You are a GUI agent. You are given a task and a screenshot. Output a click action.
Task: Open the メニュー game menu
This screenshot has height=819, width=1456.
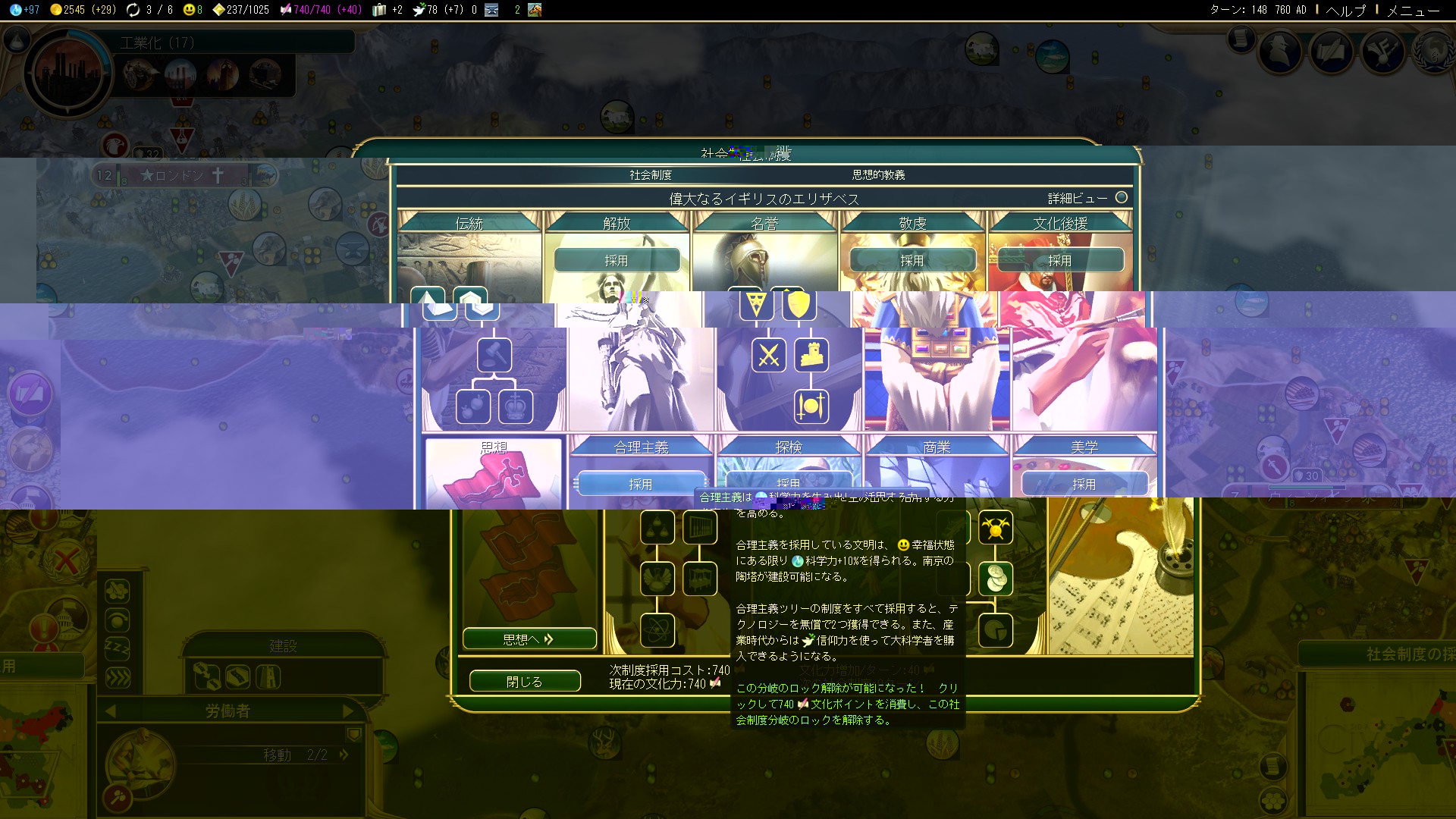[x=1413, y=10]
